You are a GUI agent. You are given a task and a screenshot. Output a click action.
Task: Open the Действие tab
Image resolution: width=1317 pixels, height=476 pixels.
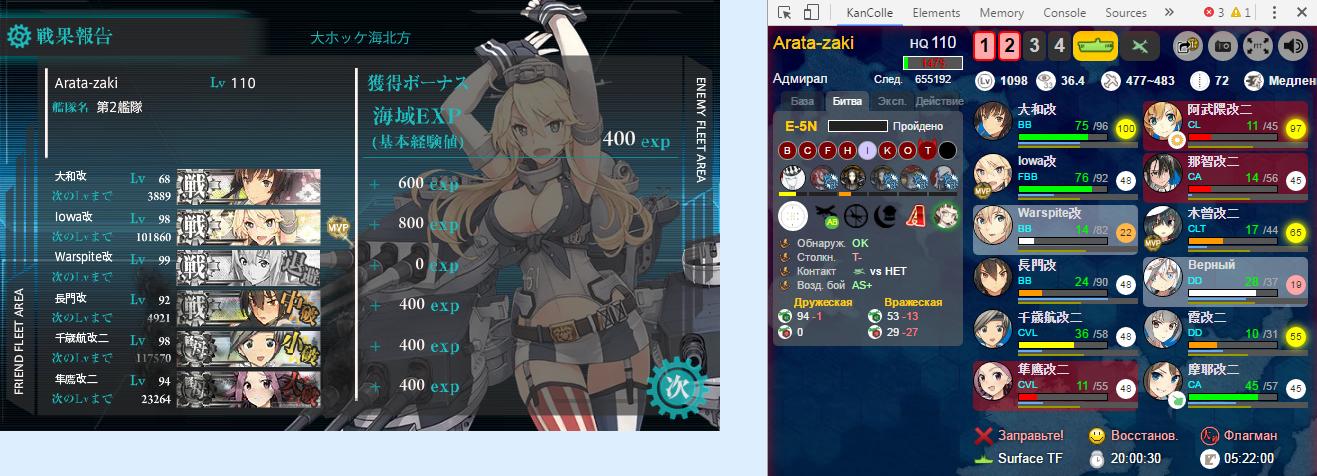pyautogui.click(x=938, y=102)
